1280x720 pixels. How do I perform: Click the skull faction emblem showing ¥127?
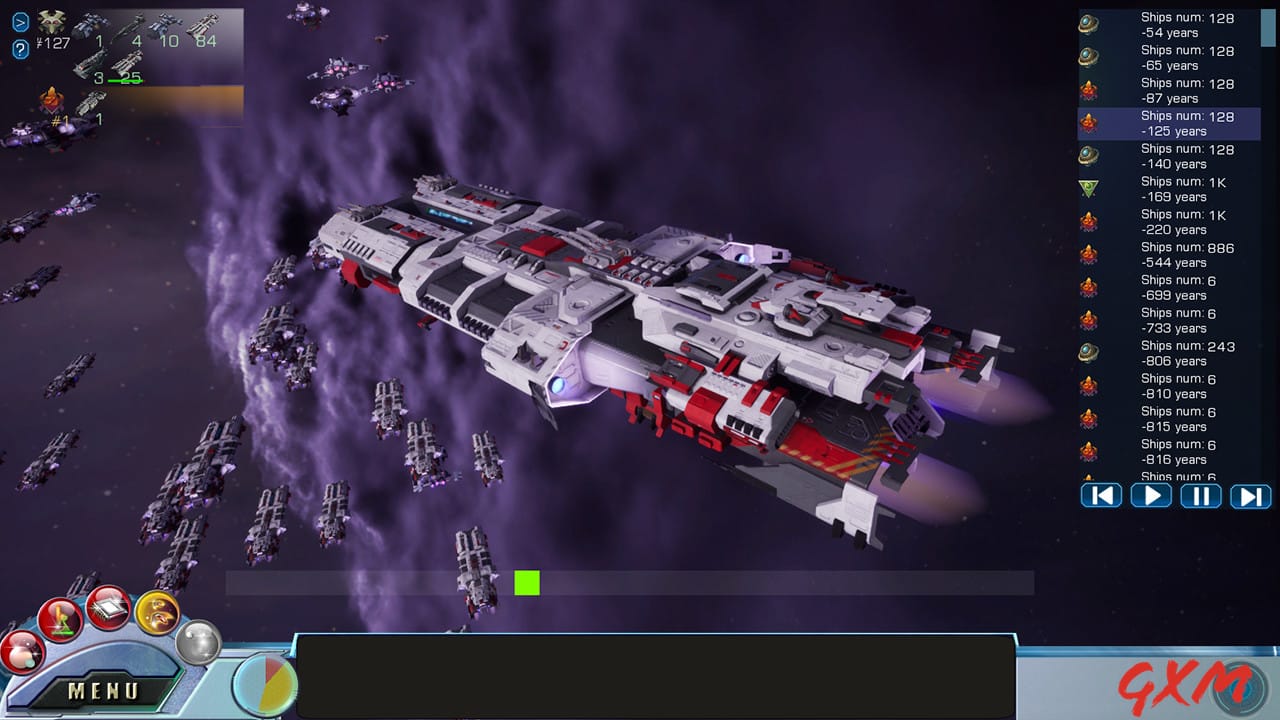coord(51,22)
